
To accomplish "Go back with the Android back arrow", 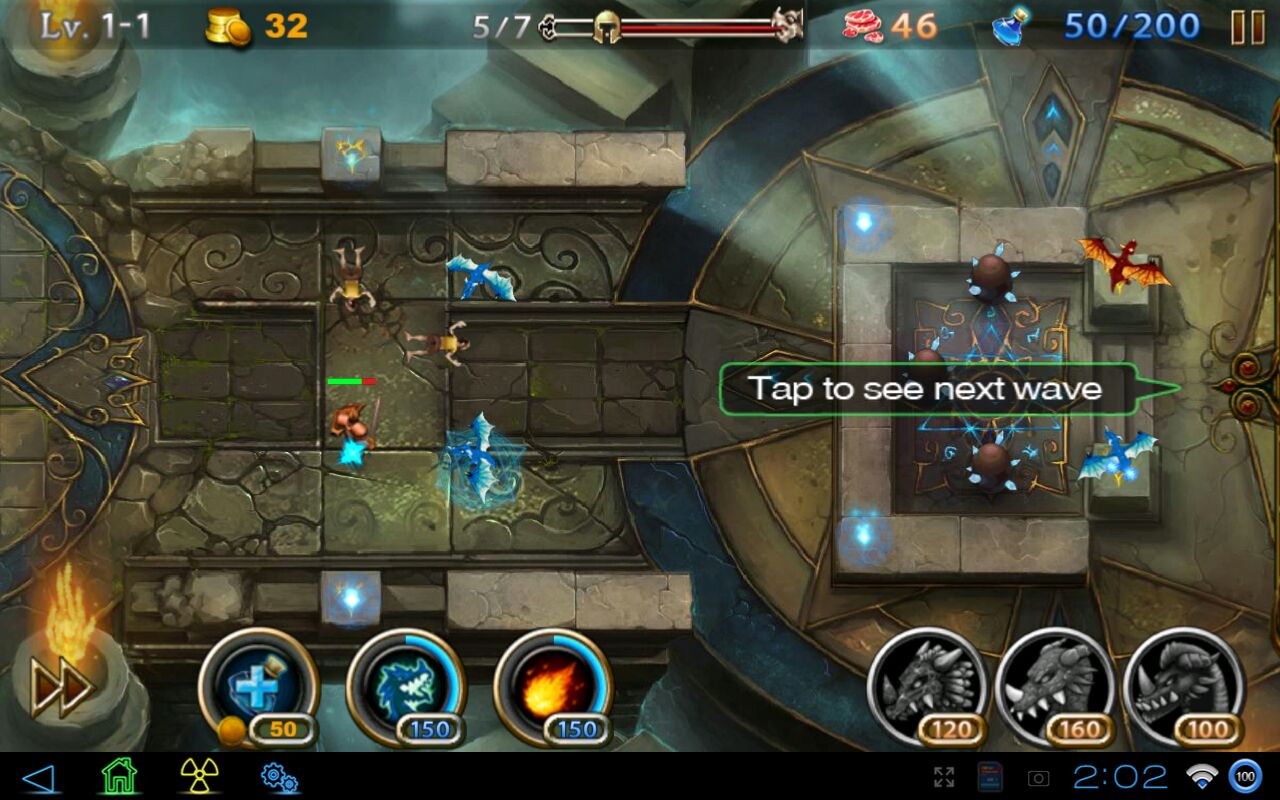I will (37, 776).
